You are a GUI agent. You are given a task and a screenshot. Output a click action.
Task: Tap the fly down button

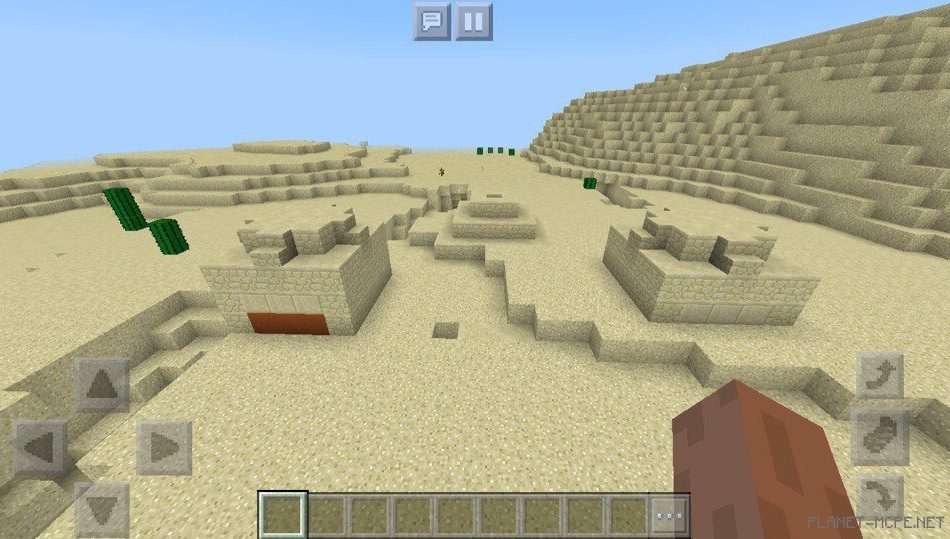(x=880, y=496)
